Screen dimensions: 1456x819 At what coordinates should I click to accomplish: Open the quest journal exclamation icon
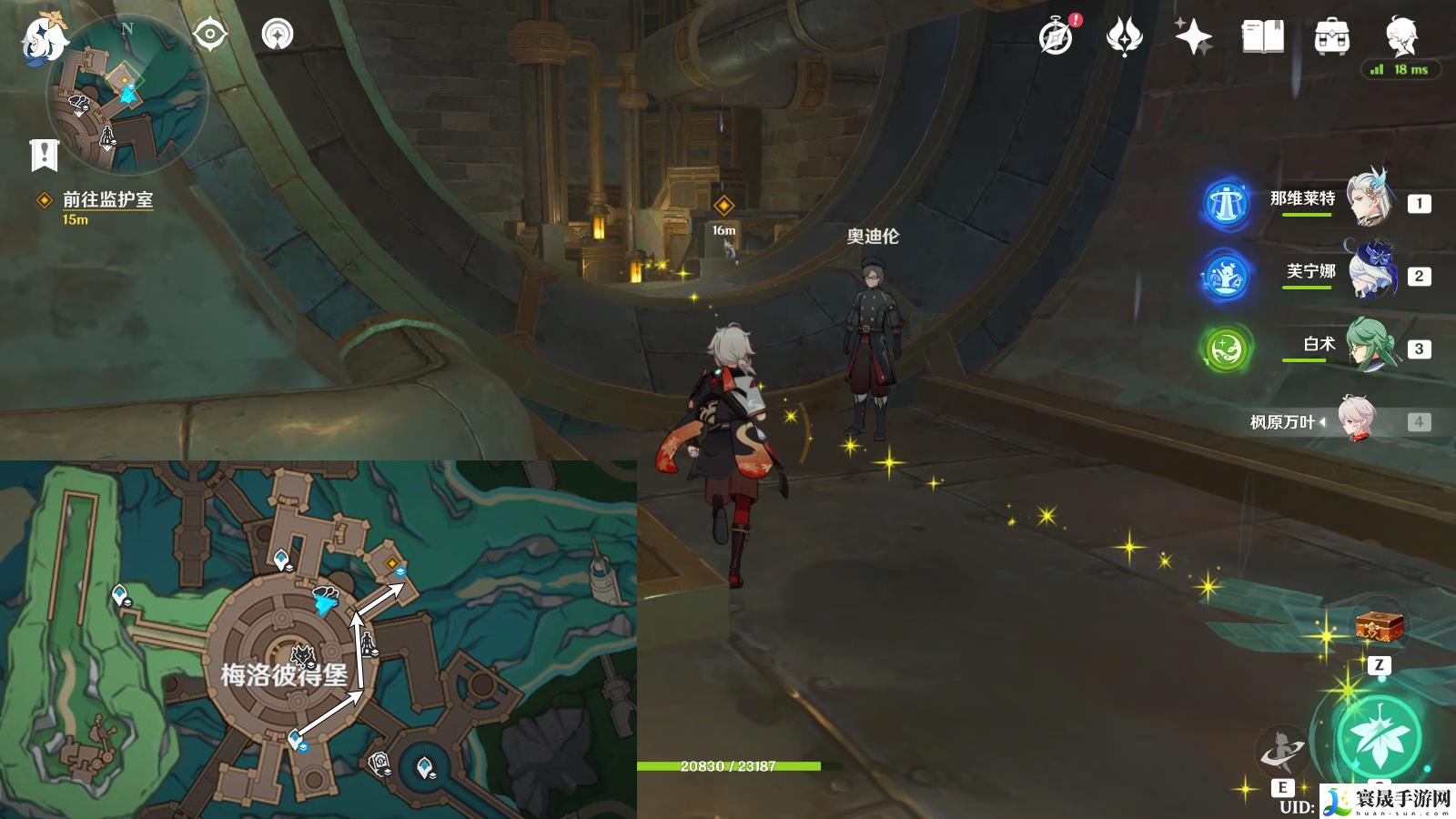(44, 155)
